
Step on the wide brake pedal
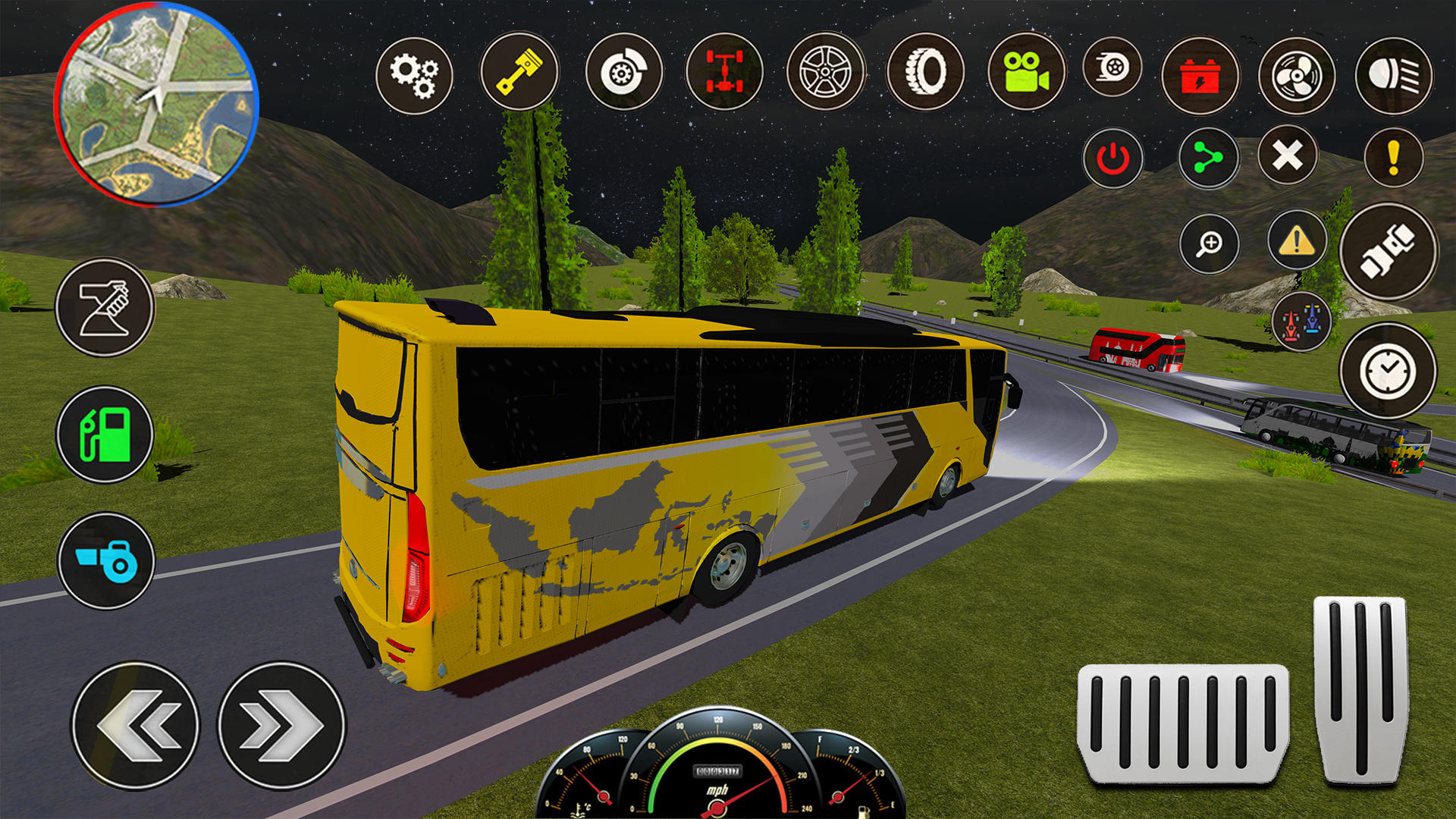[1183, 723]
